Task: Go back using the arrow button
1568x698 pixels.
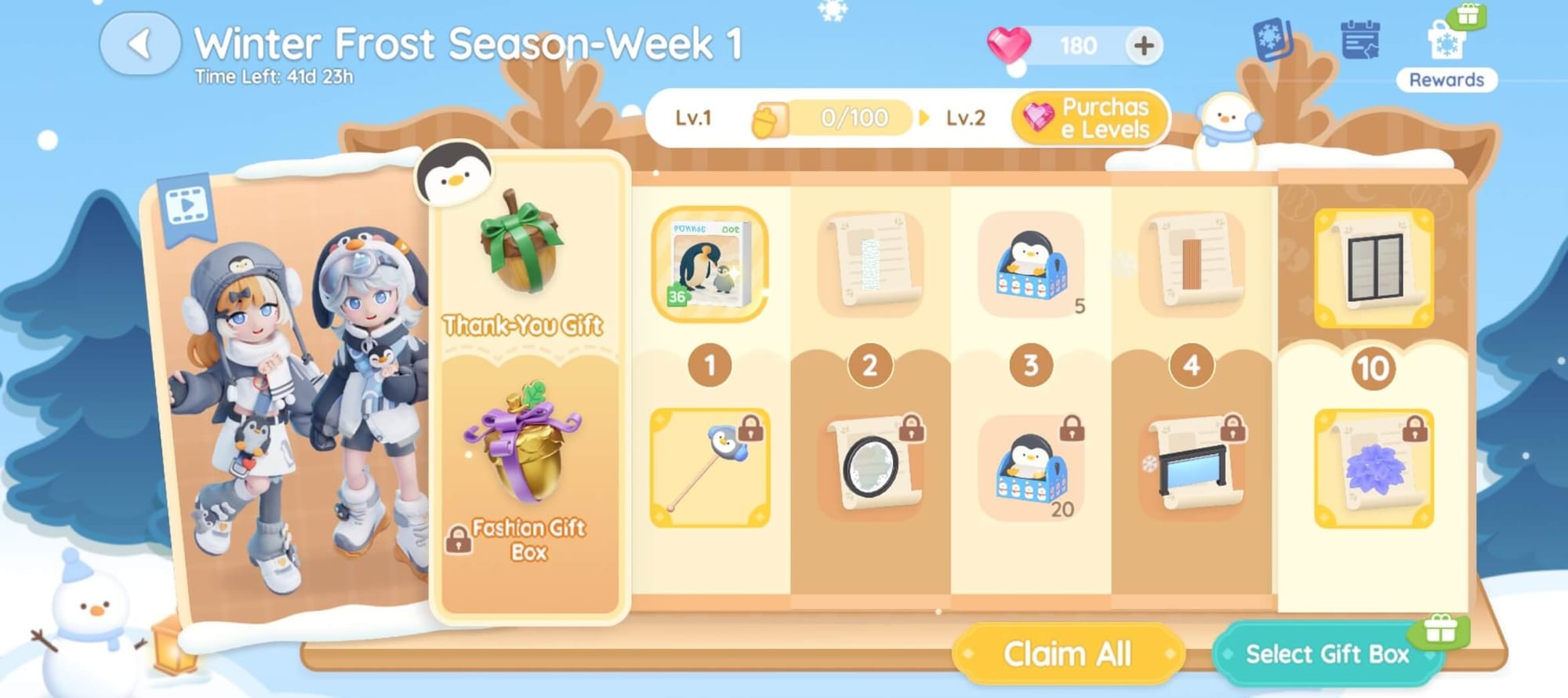Action: 140,44
